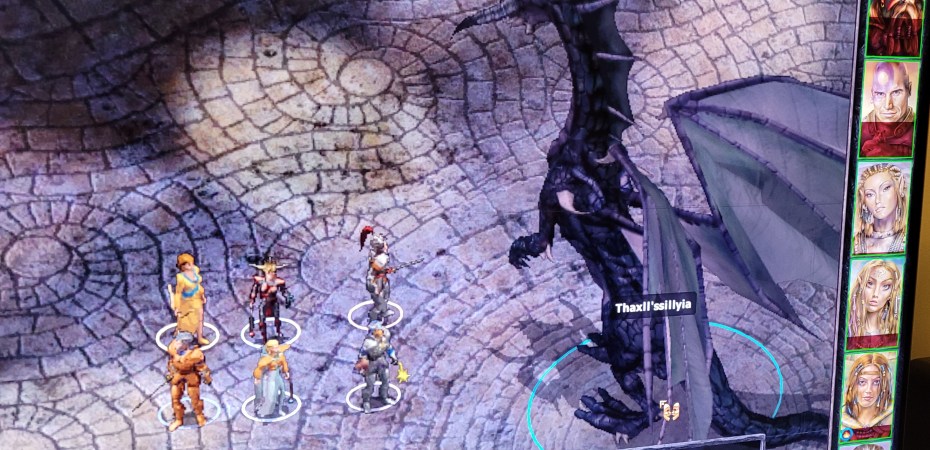Select the red-armored character portrait at top
Viewport: 930px width, 450px height.
[x=892, y=25]
